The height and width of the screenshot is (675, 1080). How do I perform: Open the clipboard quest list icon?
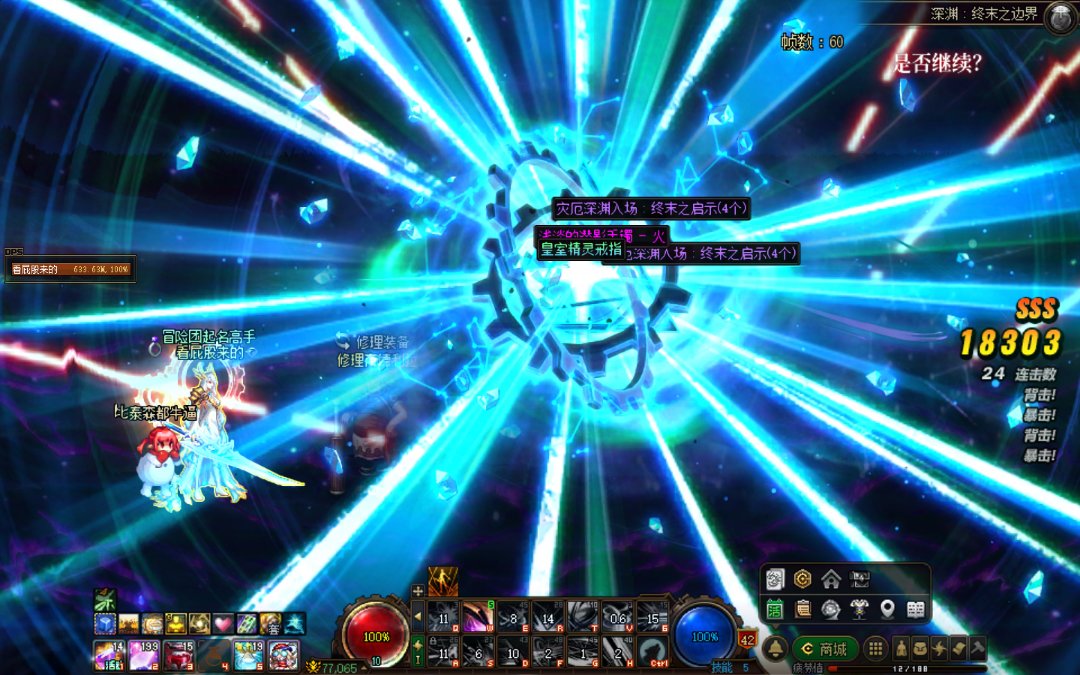point(802,608)
